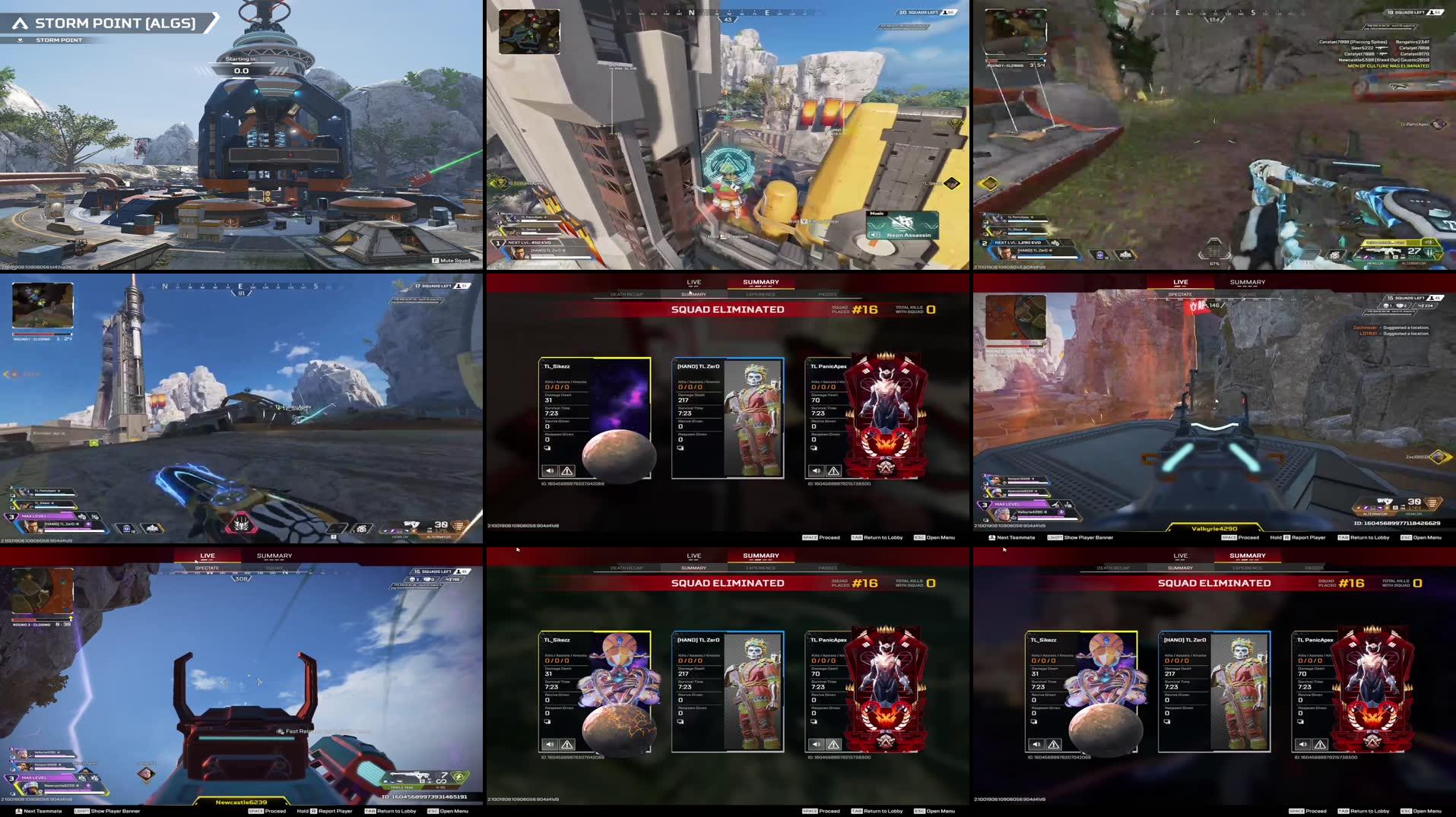Open the PASSES tab

[x=828, y=295]
